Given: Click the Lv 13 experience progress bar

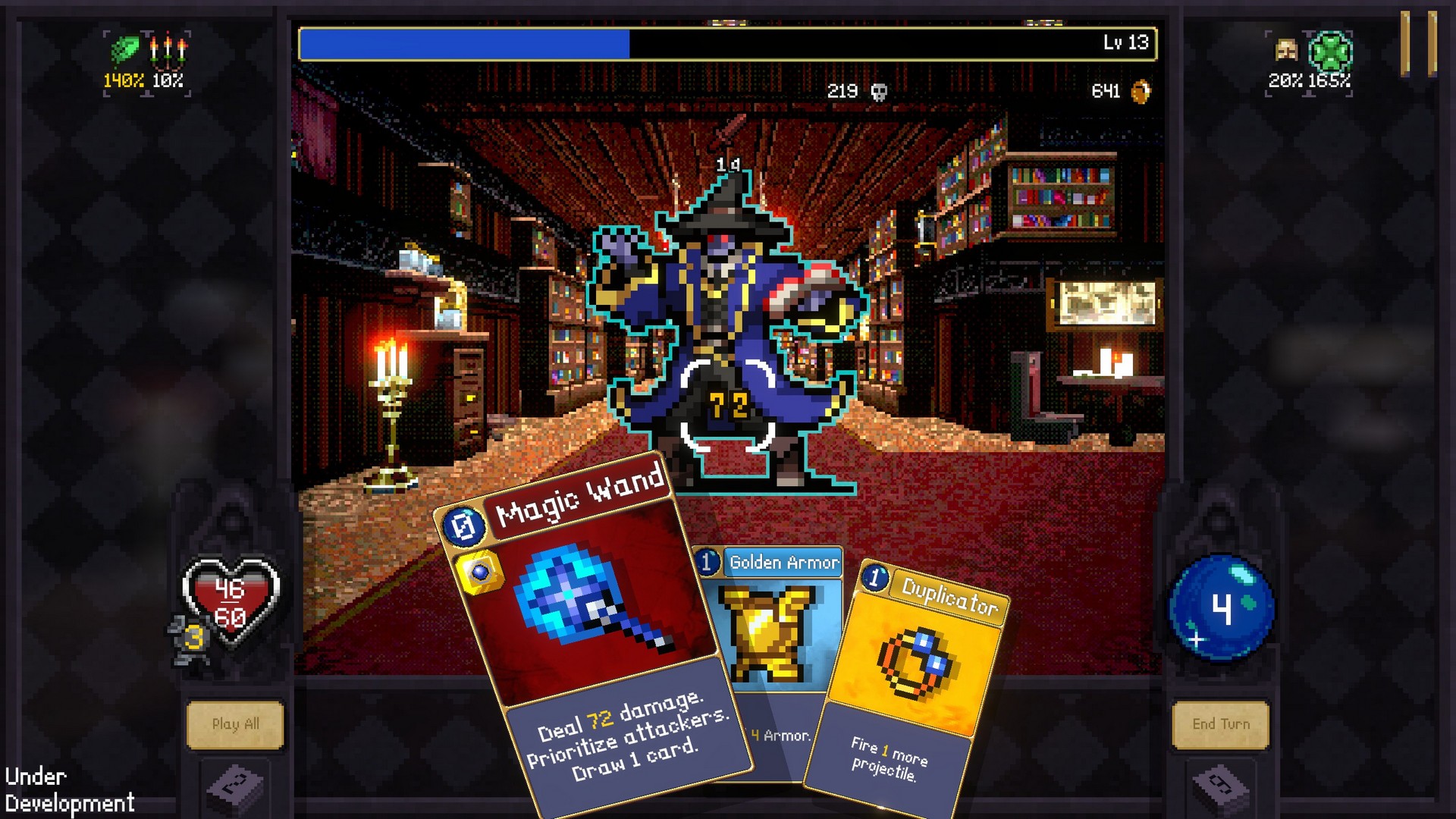Looking at the screenshot, I should pyautogui.click(x=728, y=43).
